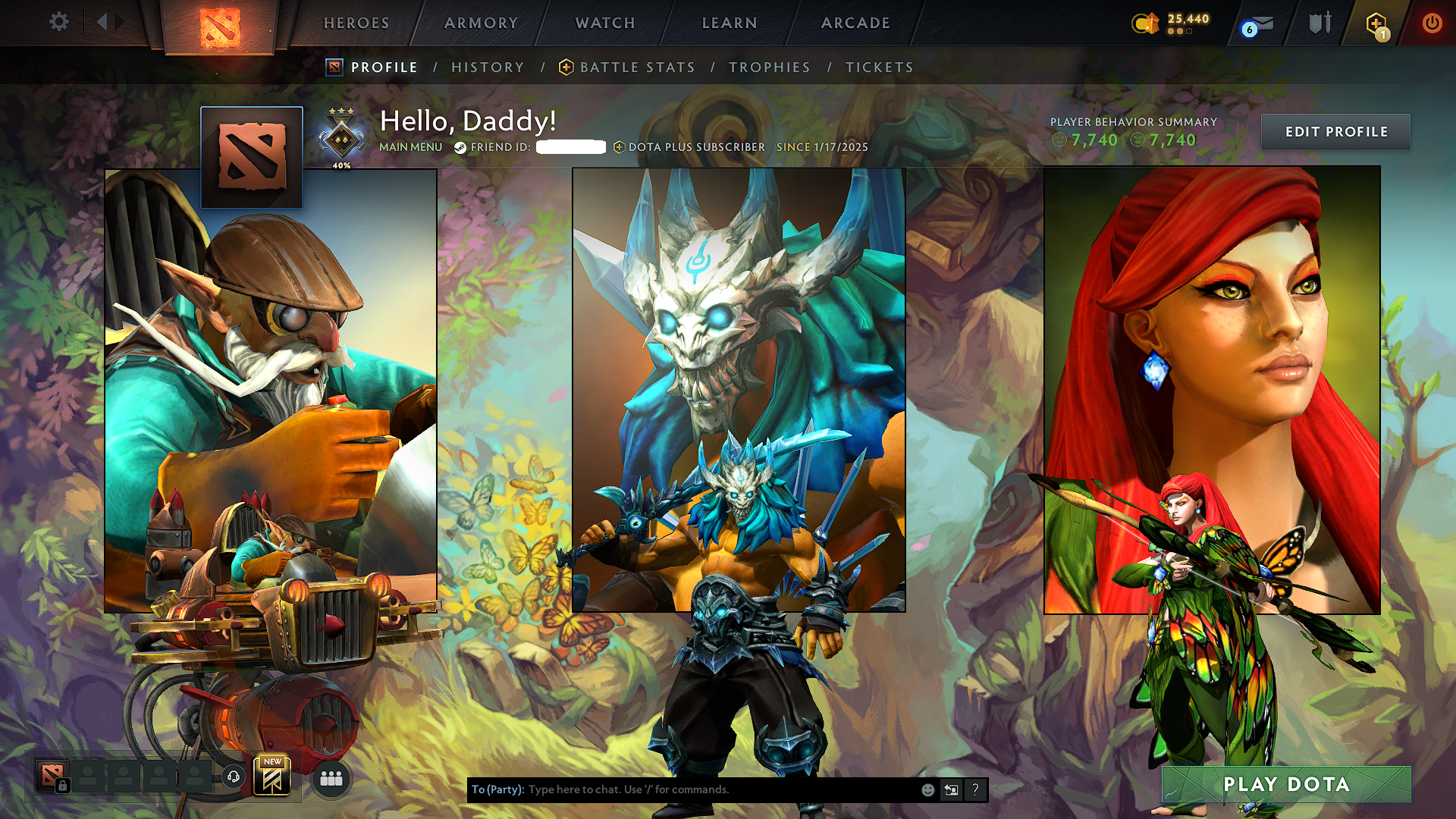Open the Armory menu
Image resolution: width=1456 pixels, height=819 pixels.
click(481, 24)
